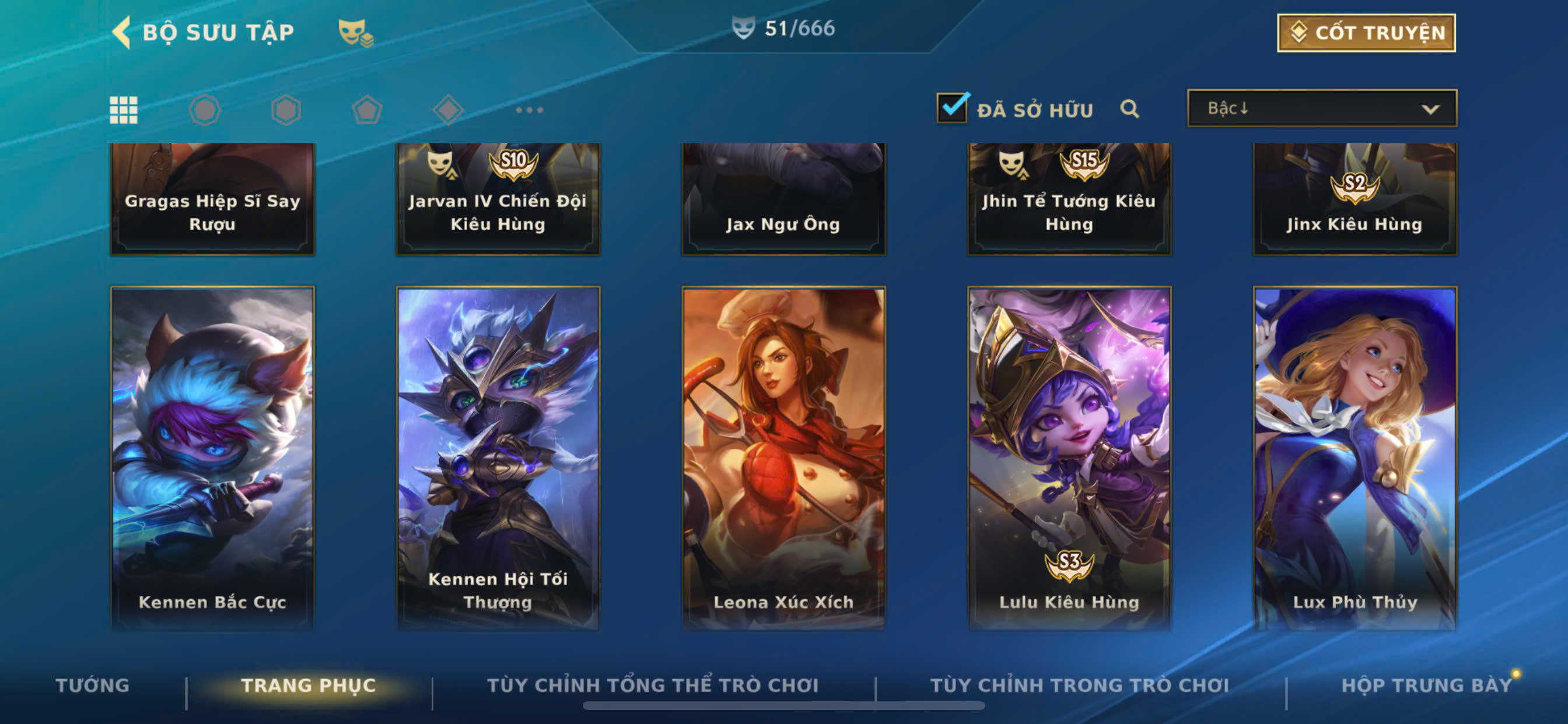Select Kennen Hội Tối Thượng skin card
This screenshot has height=724, width=1568.
(x=498, y=456)
